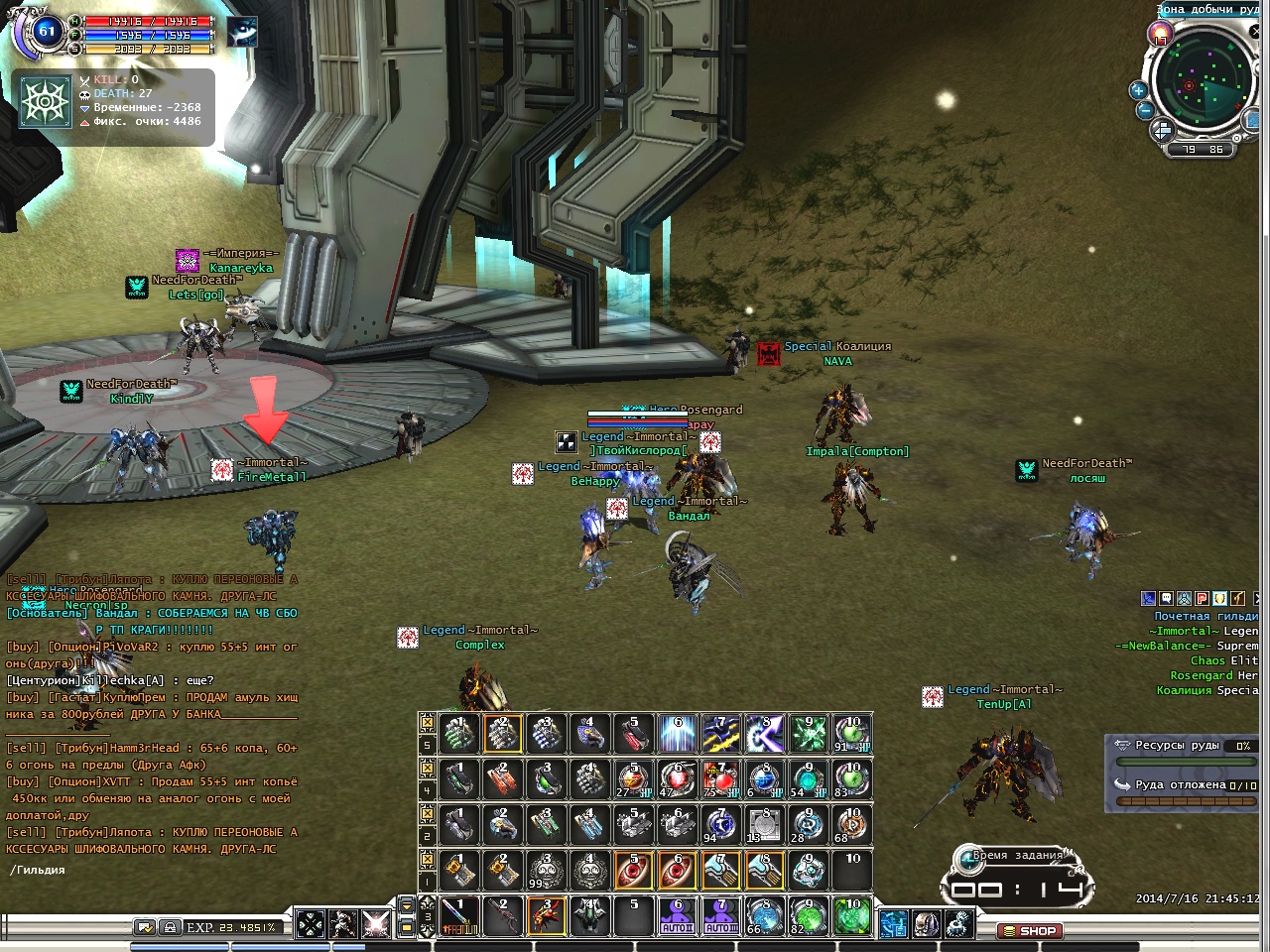
Task: Click the /Гильдия chat input line
Action: pos(149,870)
